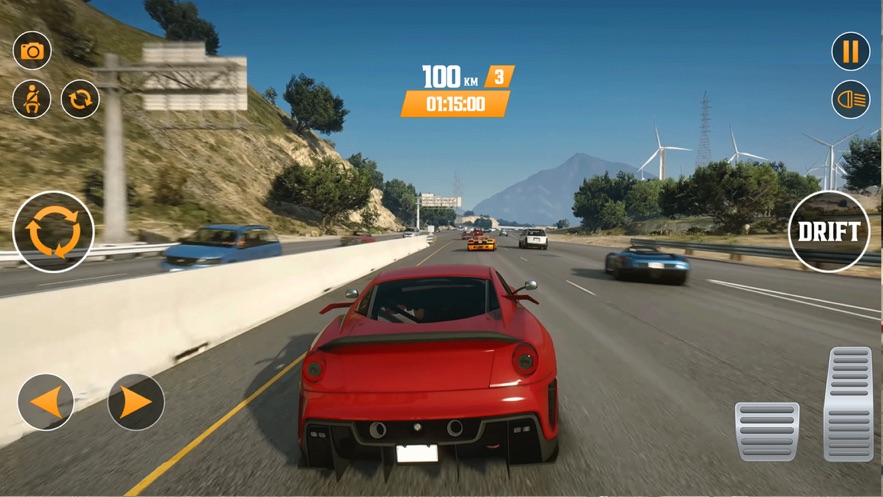Tap the tall accelerator pedal

(849, 403)
